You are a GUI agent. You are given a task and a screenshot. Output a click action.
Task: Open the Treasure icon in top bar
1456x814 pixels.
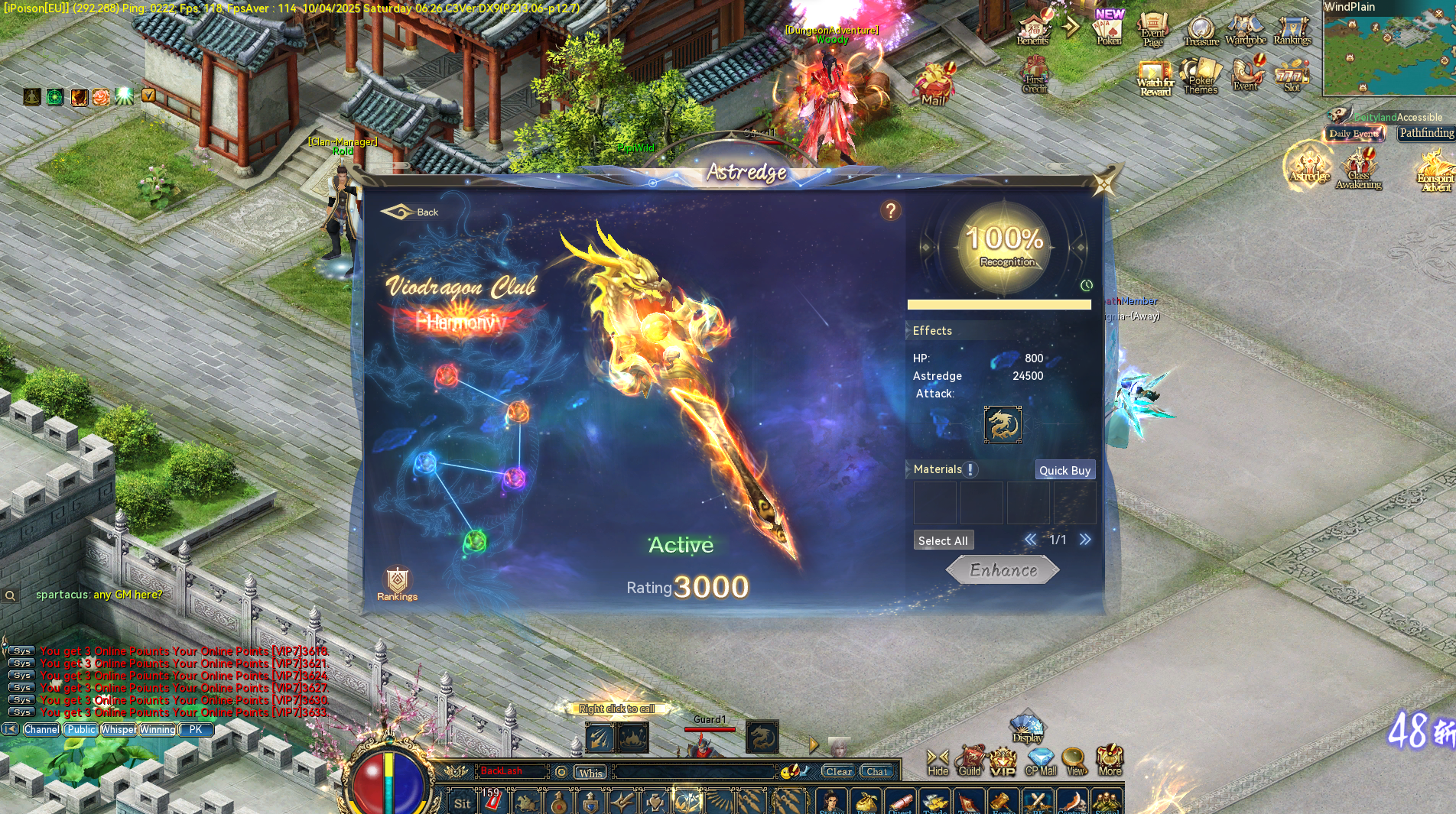point(1201,28)
